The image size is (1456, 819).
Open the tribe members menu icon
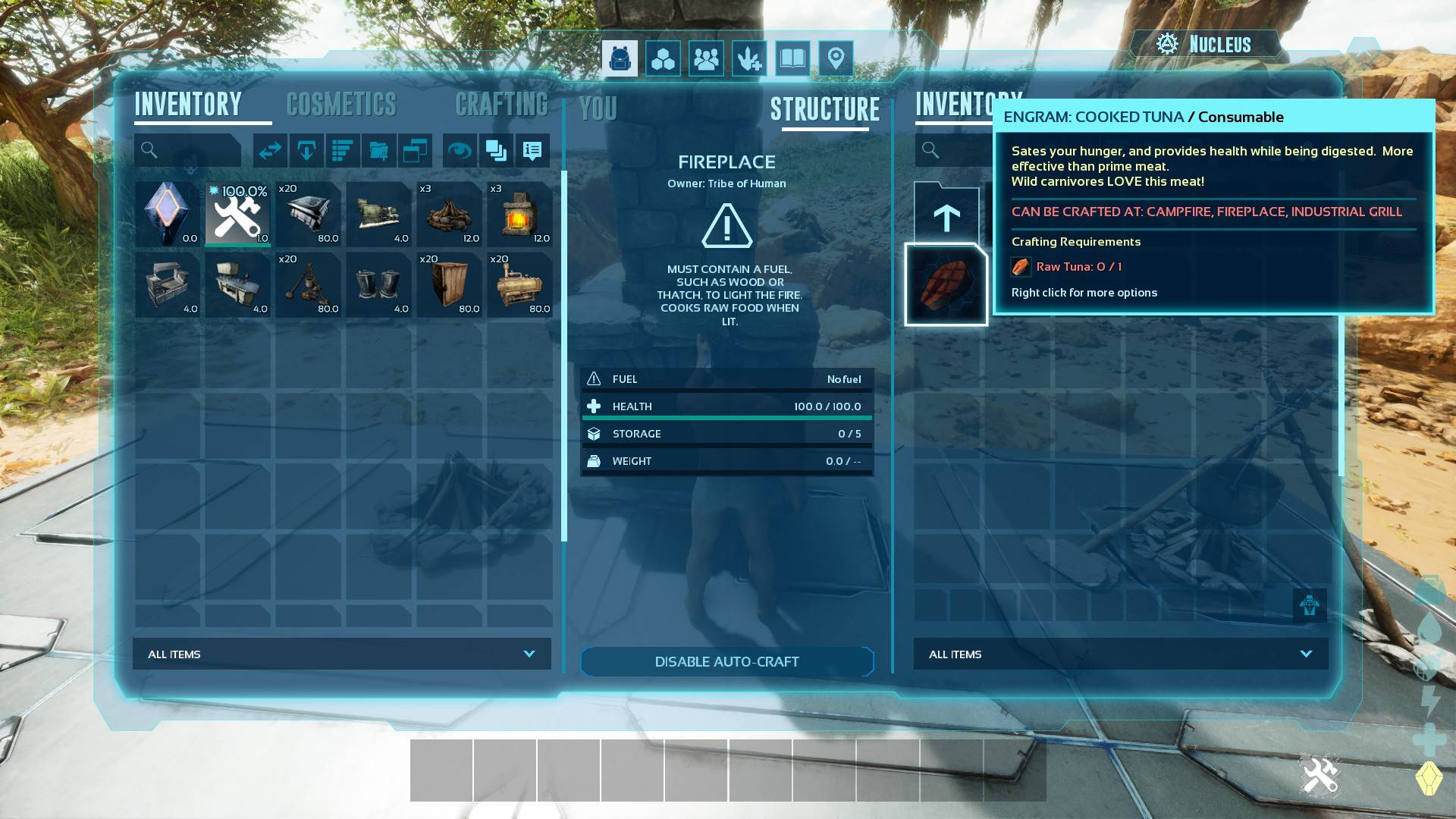click(706, 58)
